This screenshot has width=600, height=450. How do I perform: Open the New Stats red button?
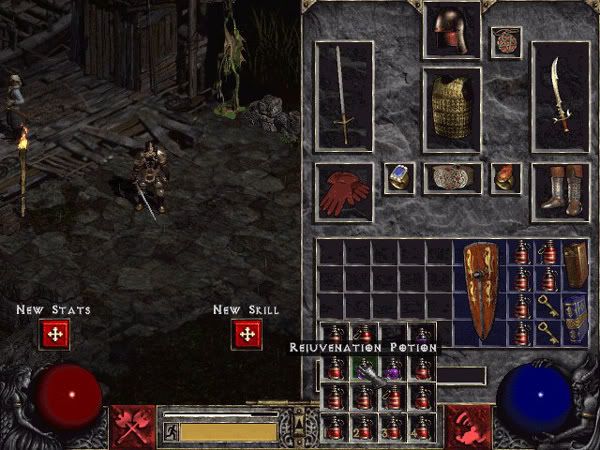(x=54, y=334)
